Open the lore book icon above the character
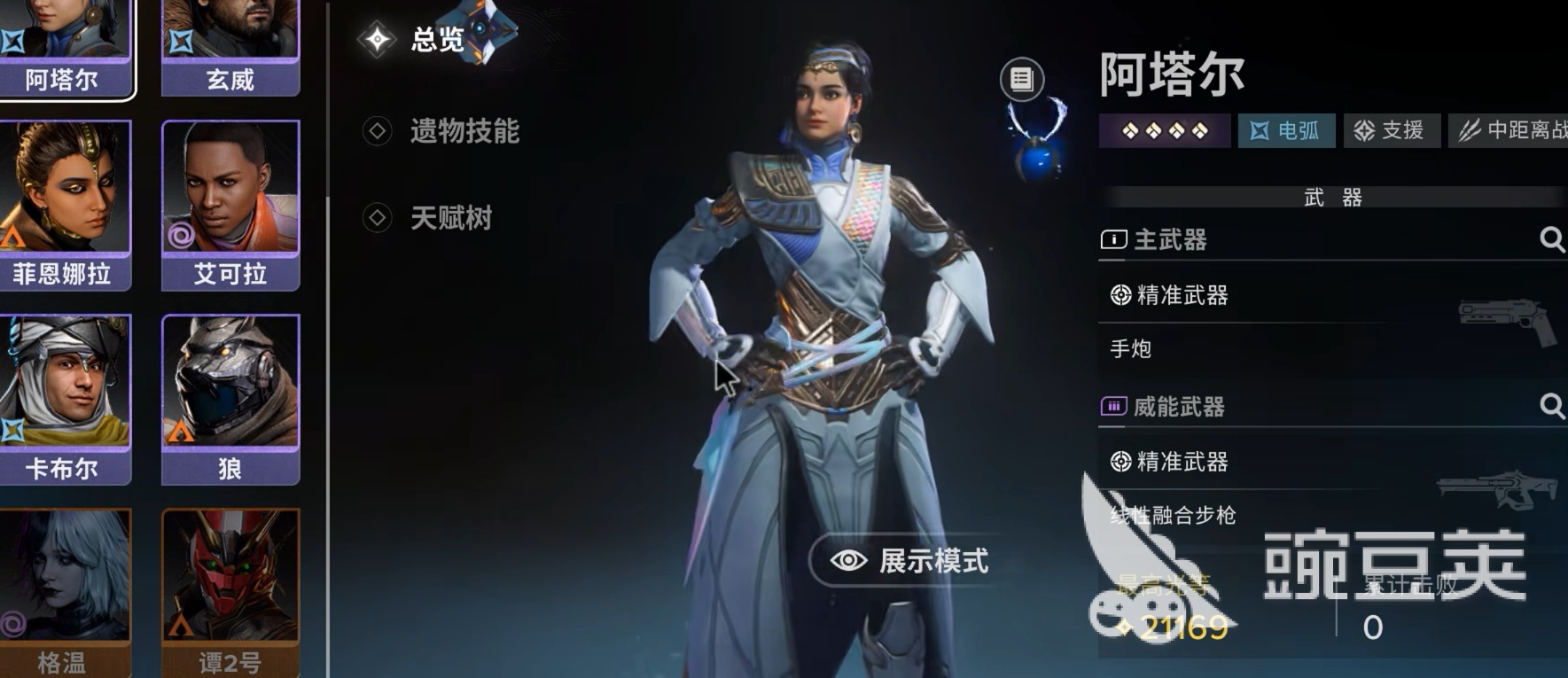 [x=1021, y=79]
